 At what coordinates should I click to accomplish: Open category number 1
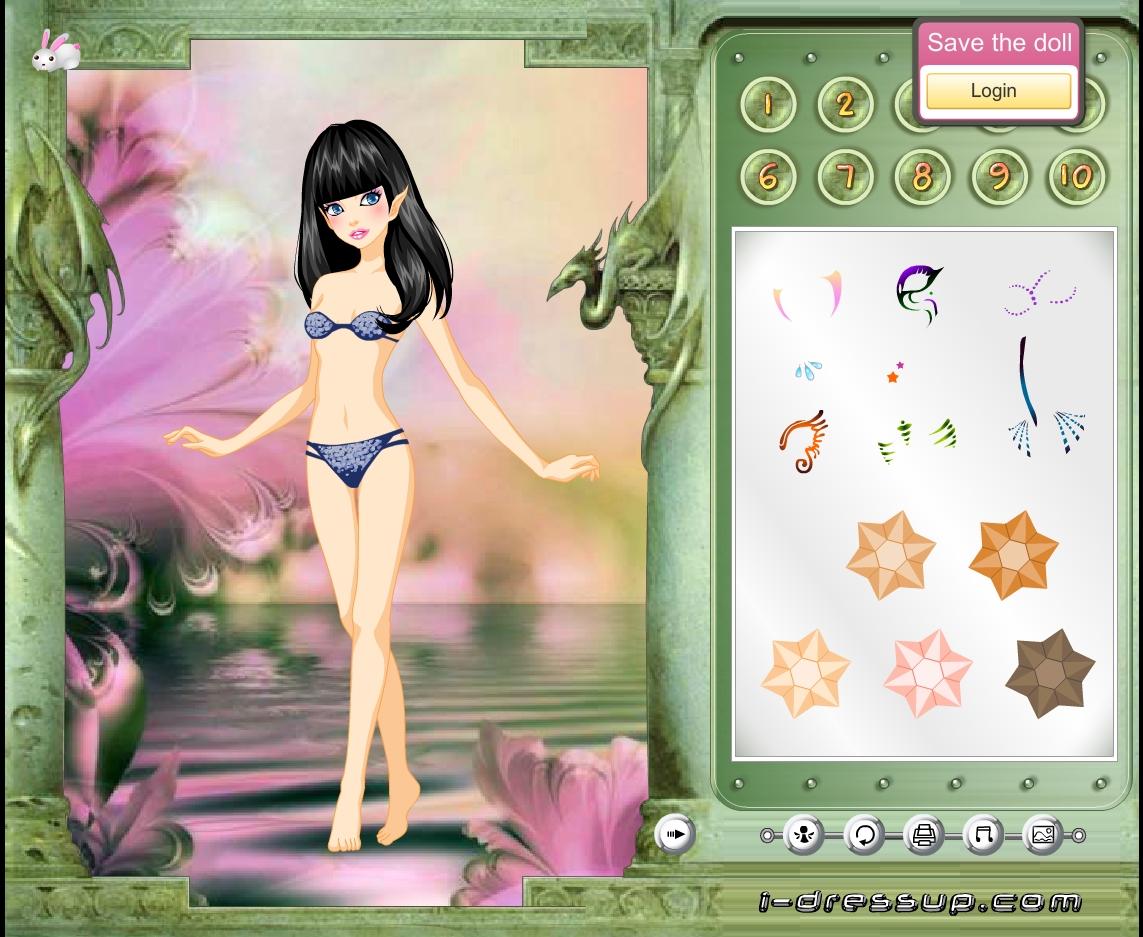(x=768, y=104)
